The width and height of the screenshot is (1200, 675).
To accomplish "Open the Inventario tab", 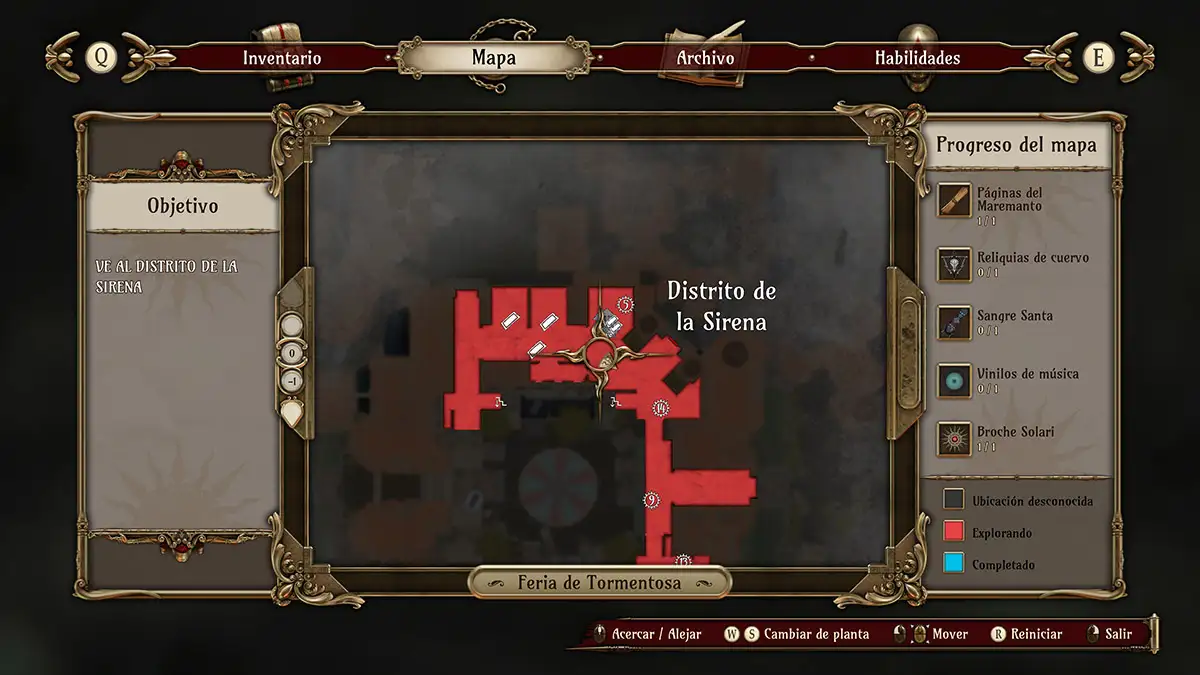I will tap(282, 58).
